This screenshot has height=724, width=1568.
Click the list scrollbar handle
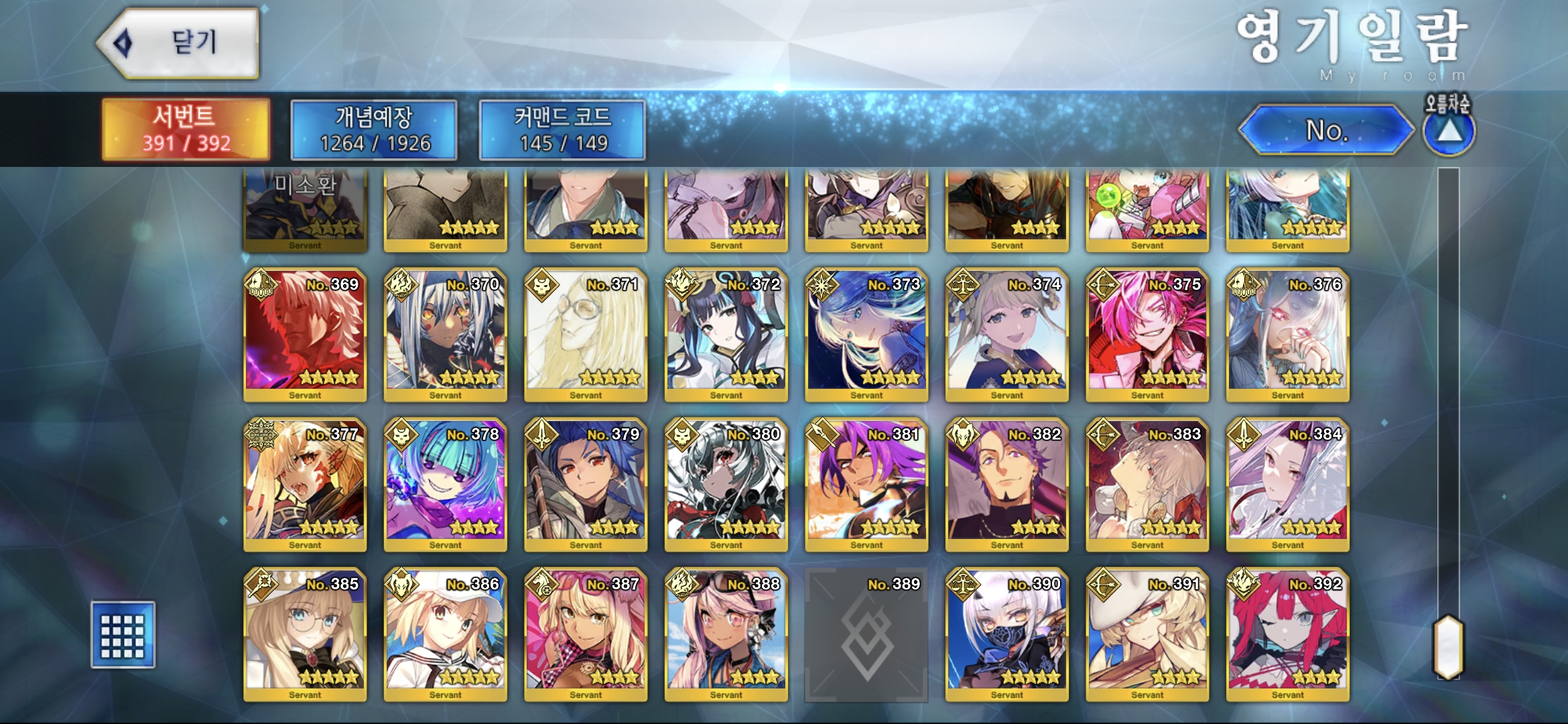pyautogui.click(x=1448, y=646)
